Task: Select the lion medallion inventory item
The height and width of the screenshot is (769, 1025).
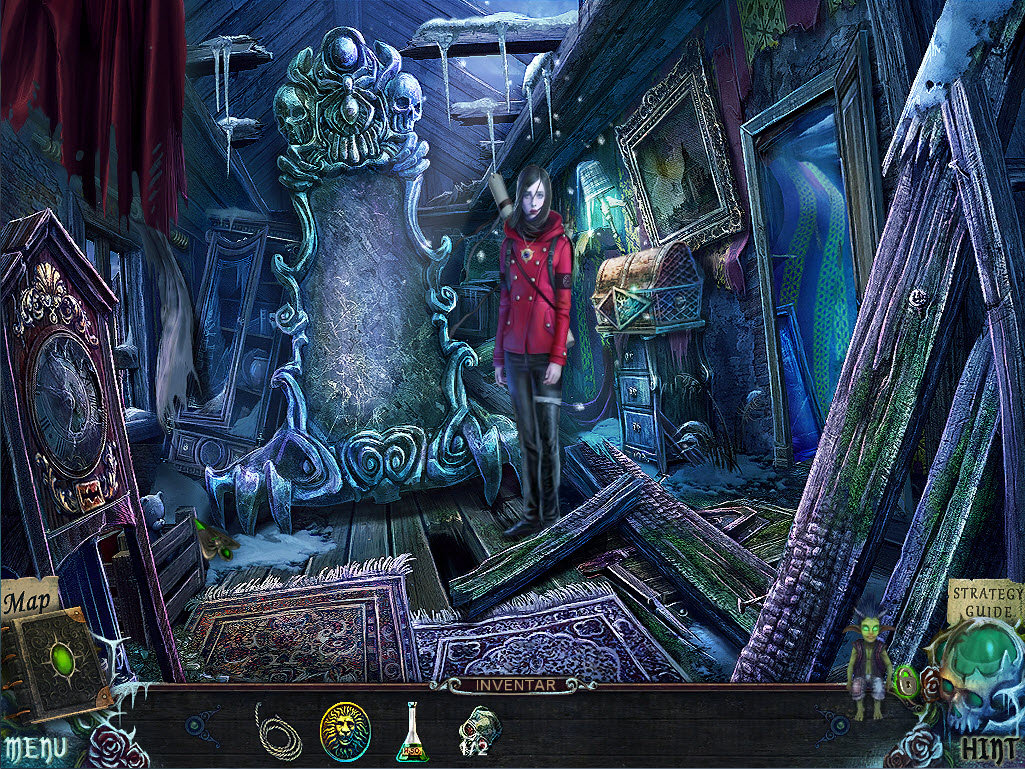Action: (345, 731)
